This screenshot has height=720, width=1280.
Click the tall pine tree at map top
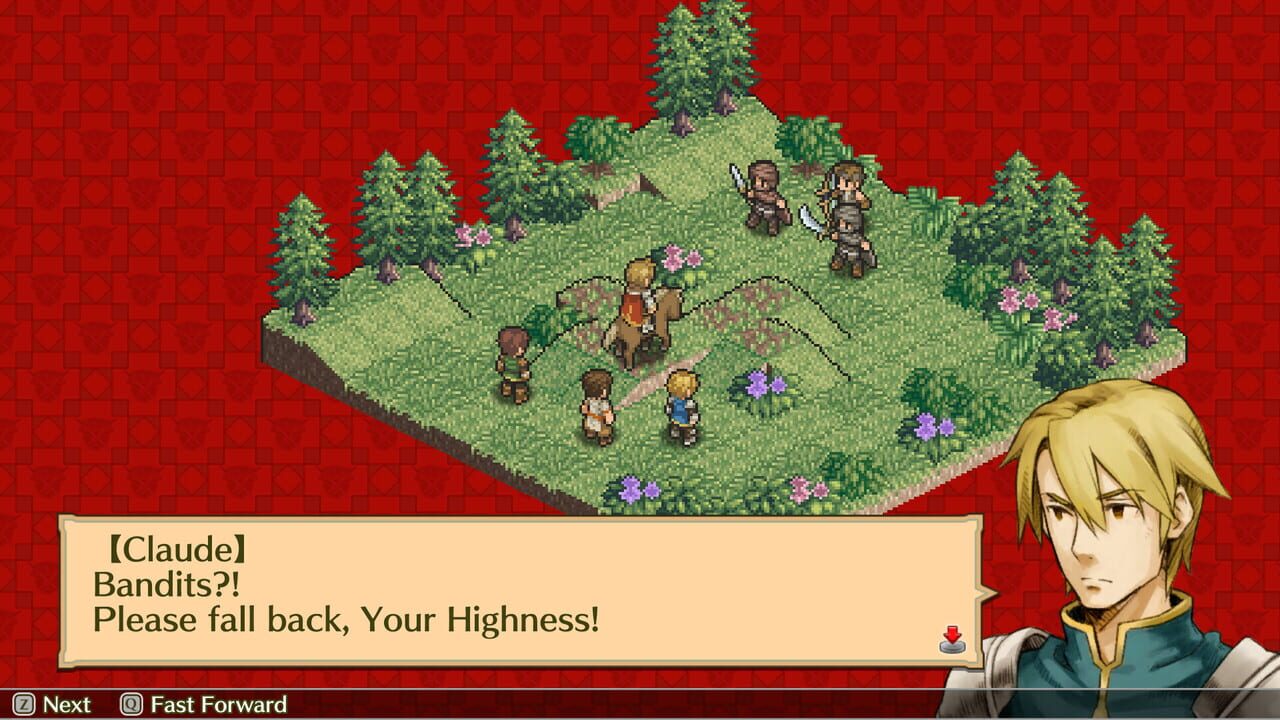pyautogui.click(x=690, y=70)
